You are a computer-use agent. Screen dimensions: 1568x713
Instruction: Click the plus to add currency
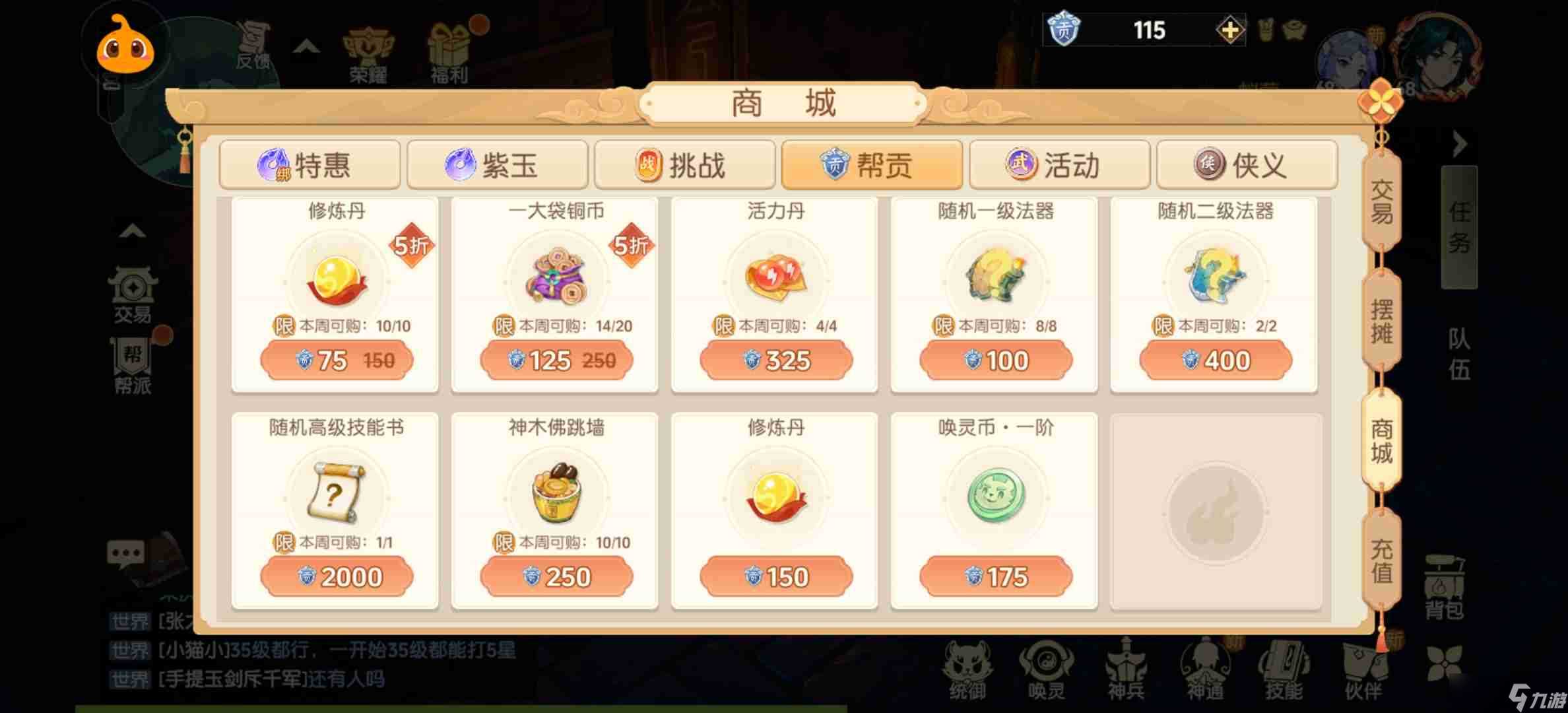click(x=1230, y=30)
